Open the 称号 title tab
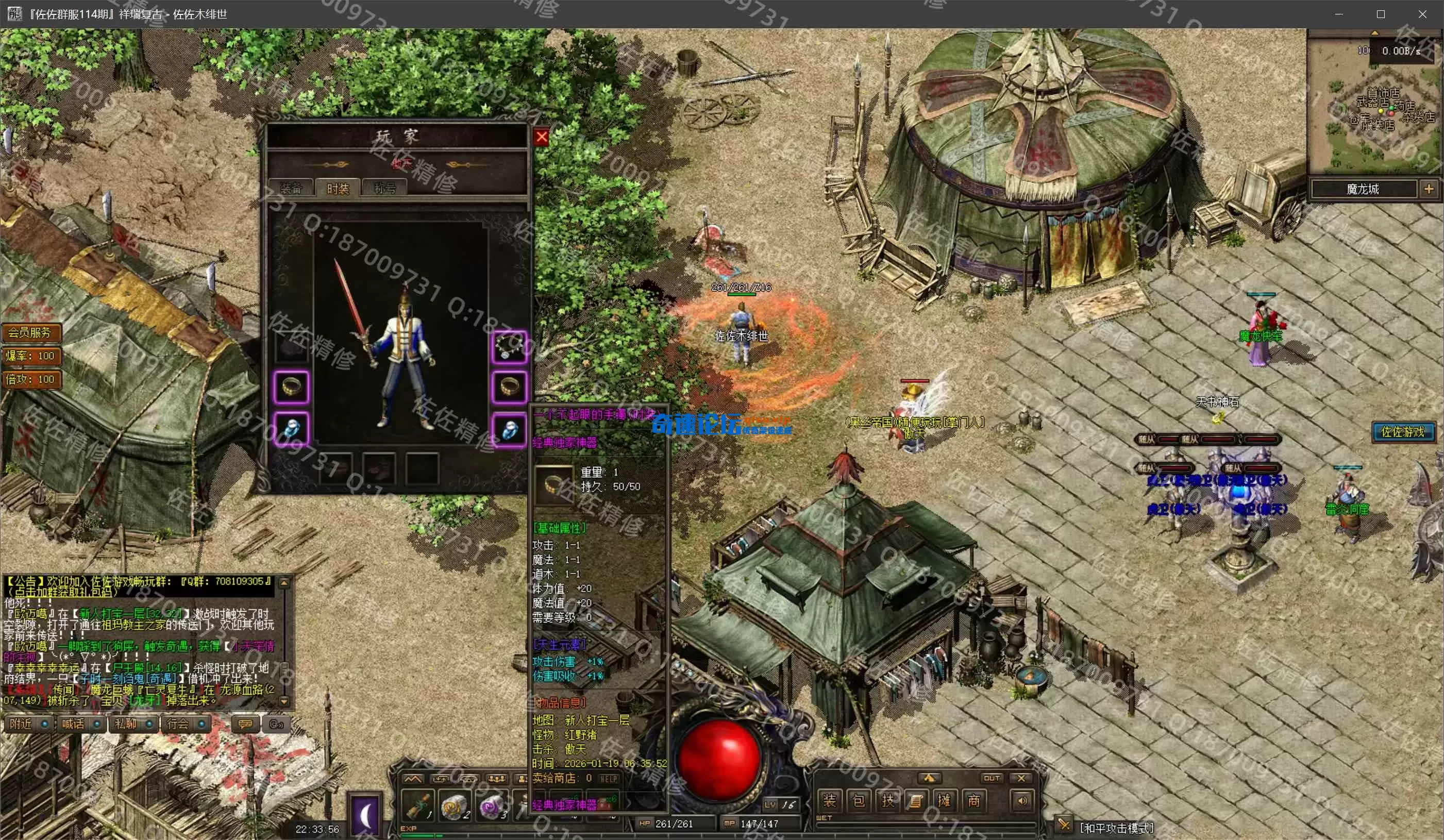This screenshot has width=1444, height=840. 385,188
